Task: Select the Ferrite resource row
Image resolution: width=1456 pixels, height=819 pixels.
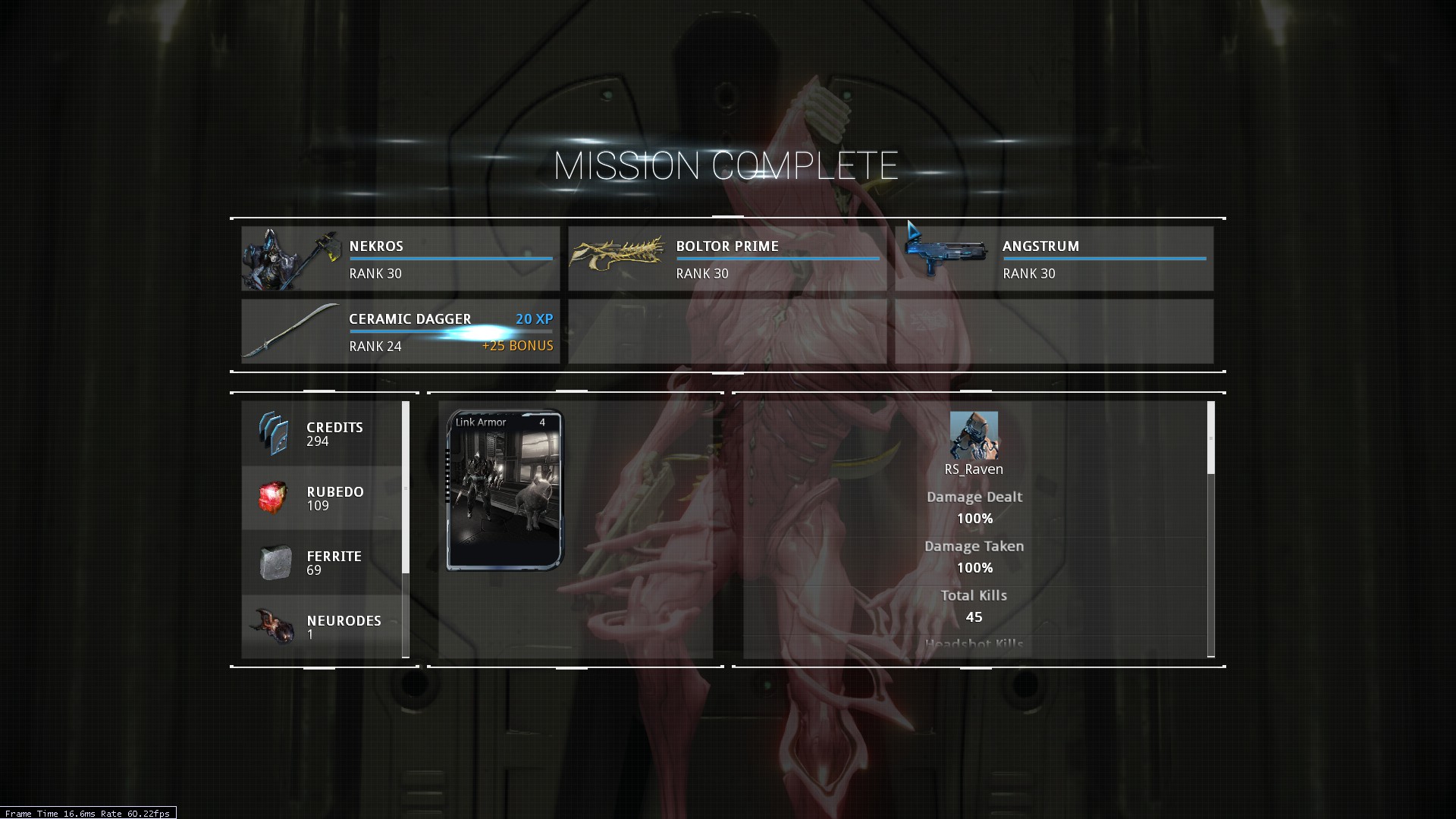Action: point(322,563)
